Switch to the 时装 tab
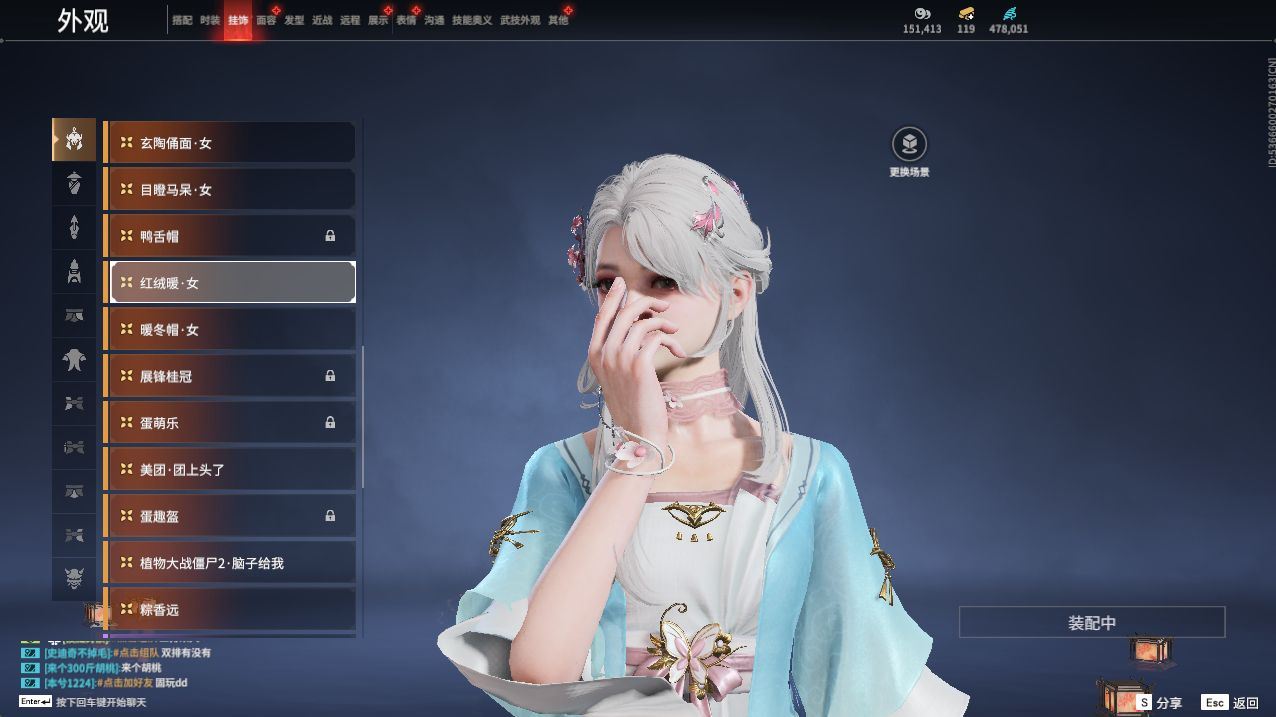The height and width of the screenshot is (717, 1276). pos(210,20)
